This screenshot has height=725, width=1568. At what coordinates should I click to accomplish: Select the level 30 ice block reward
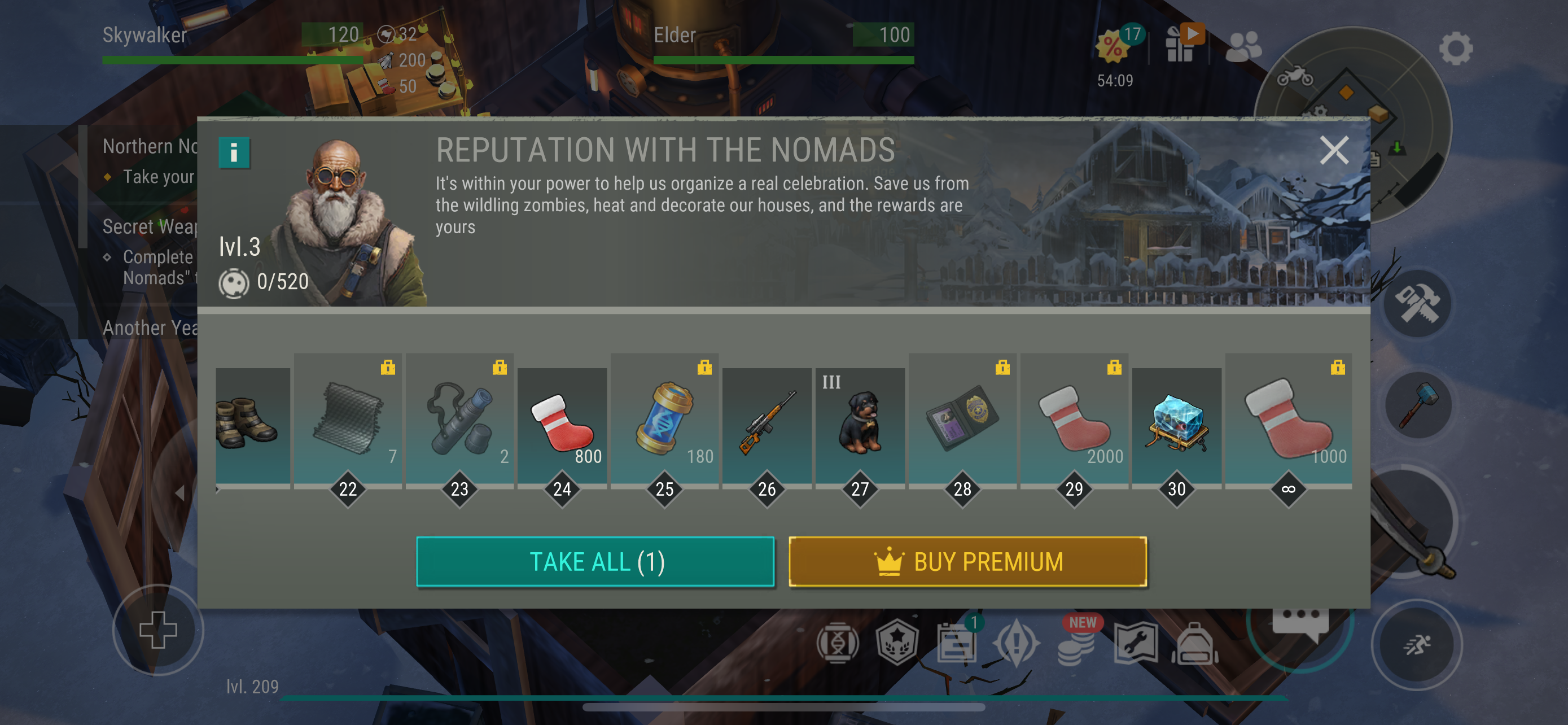tap(1176, 425)
